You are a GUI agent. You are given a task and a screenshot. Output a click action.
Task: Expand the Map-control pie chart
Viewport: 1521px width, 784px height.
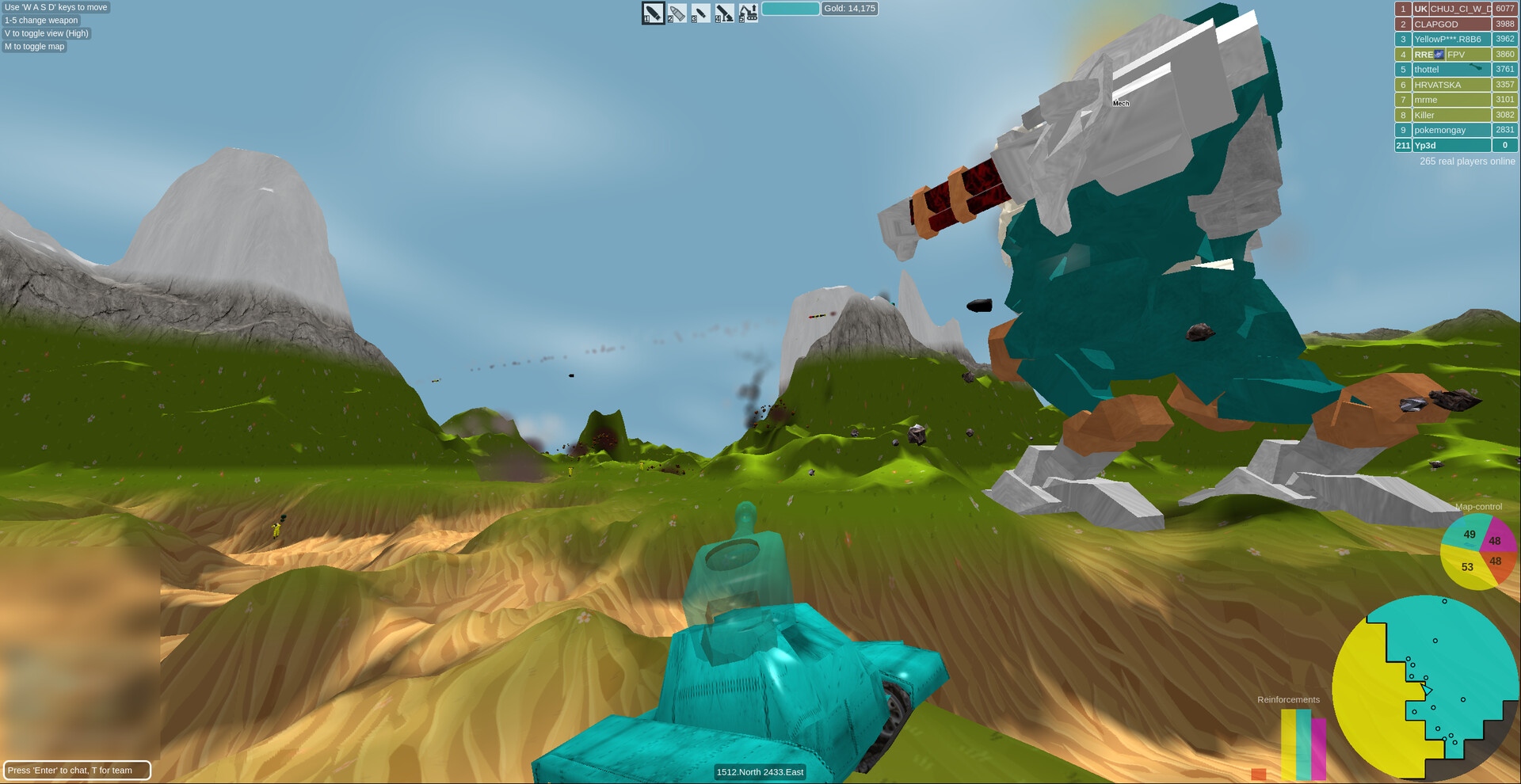[1478, 552]
